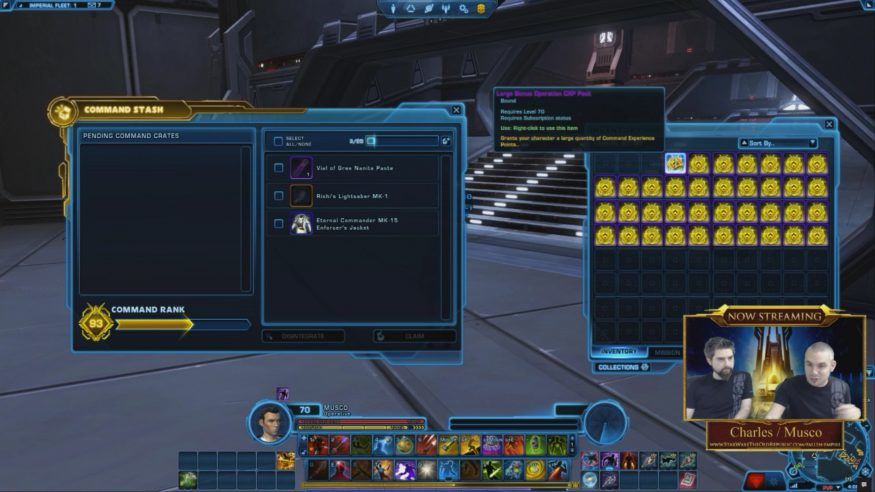
Task: Close the inventory window
Action: [x=828, y=125]
